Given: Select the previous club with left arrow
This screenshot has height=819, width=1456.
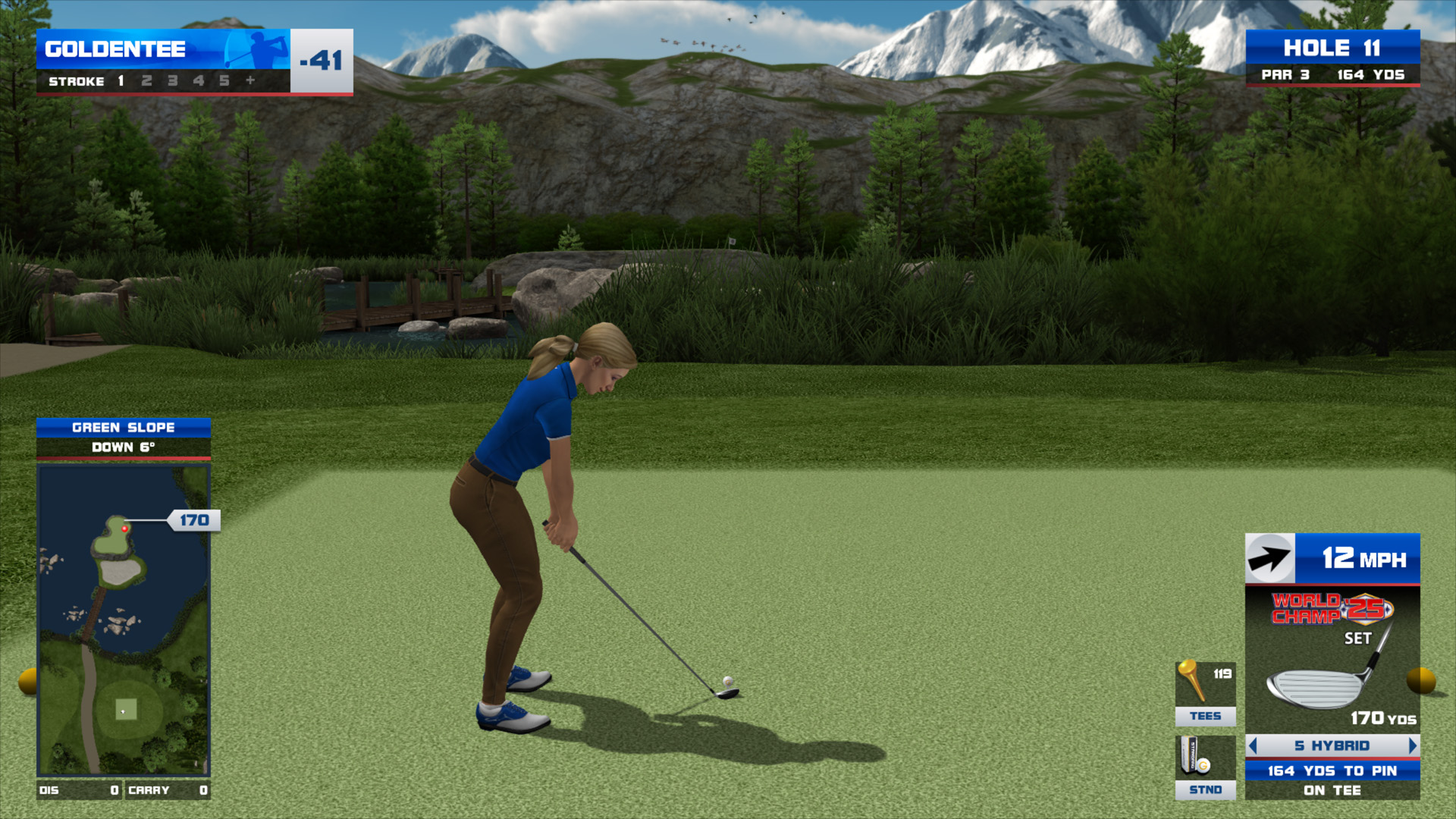Looking at the screenshot, I should click(x=1253, y=746).
